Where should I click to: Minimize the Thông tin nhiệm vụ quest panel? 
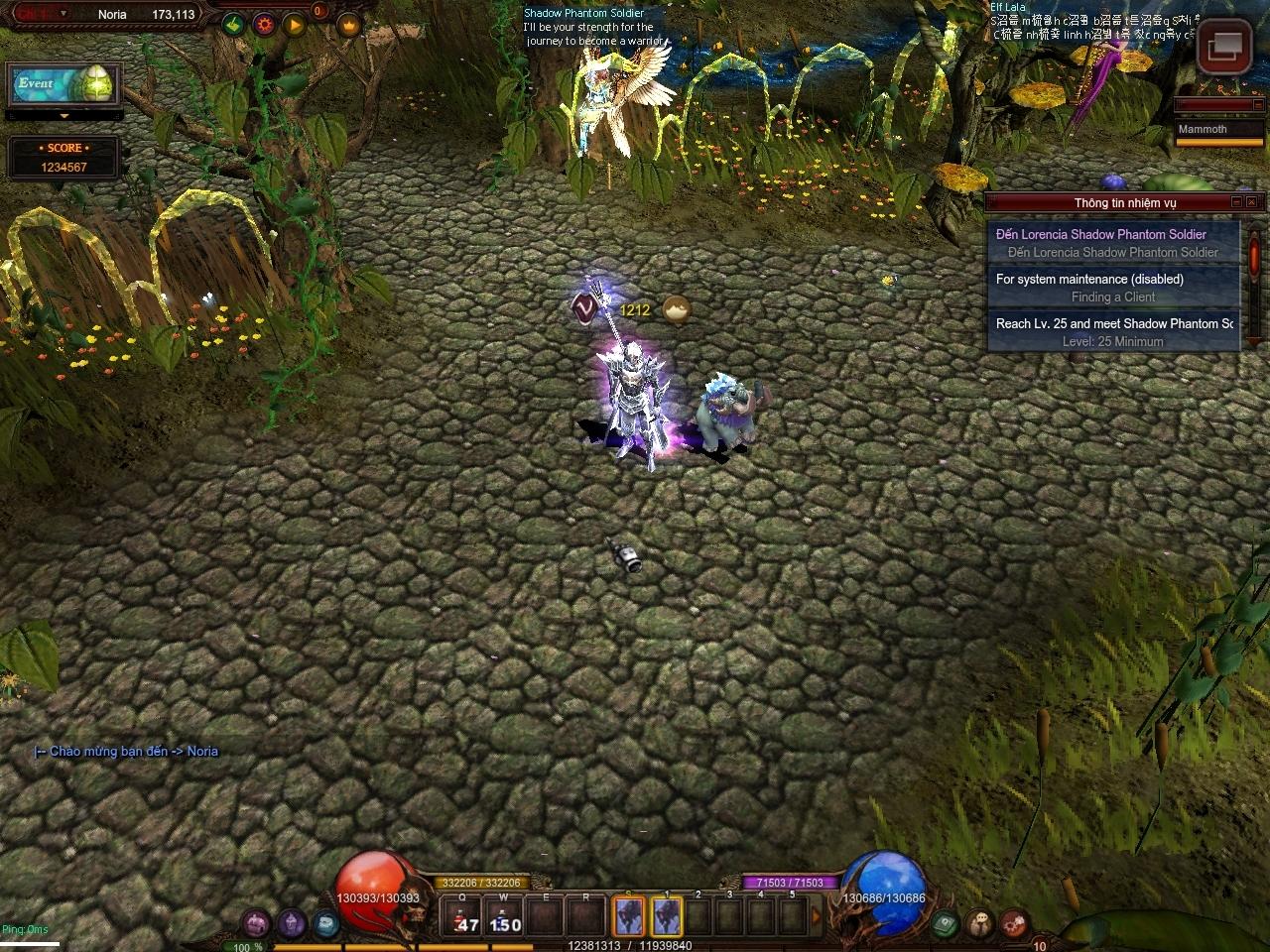(x=1237, y=202)
